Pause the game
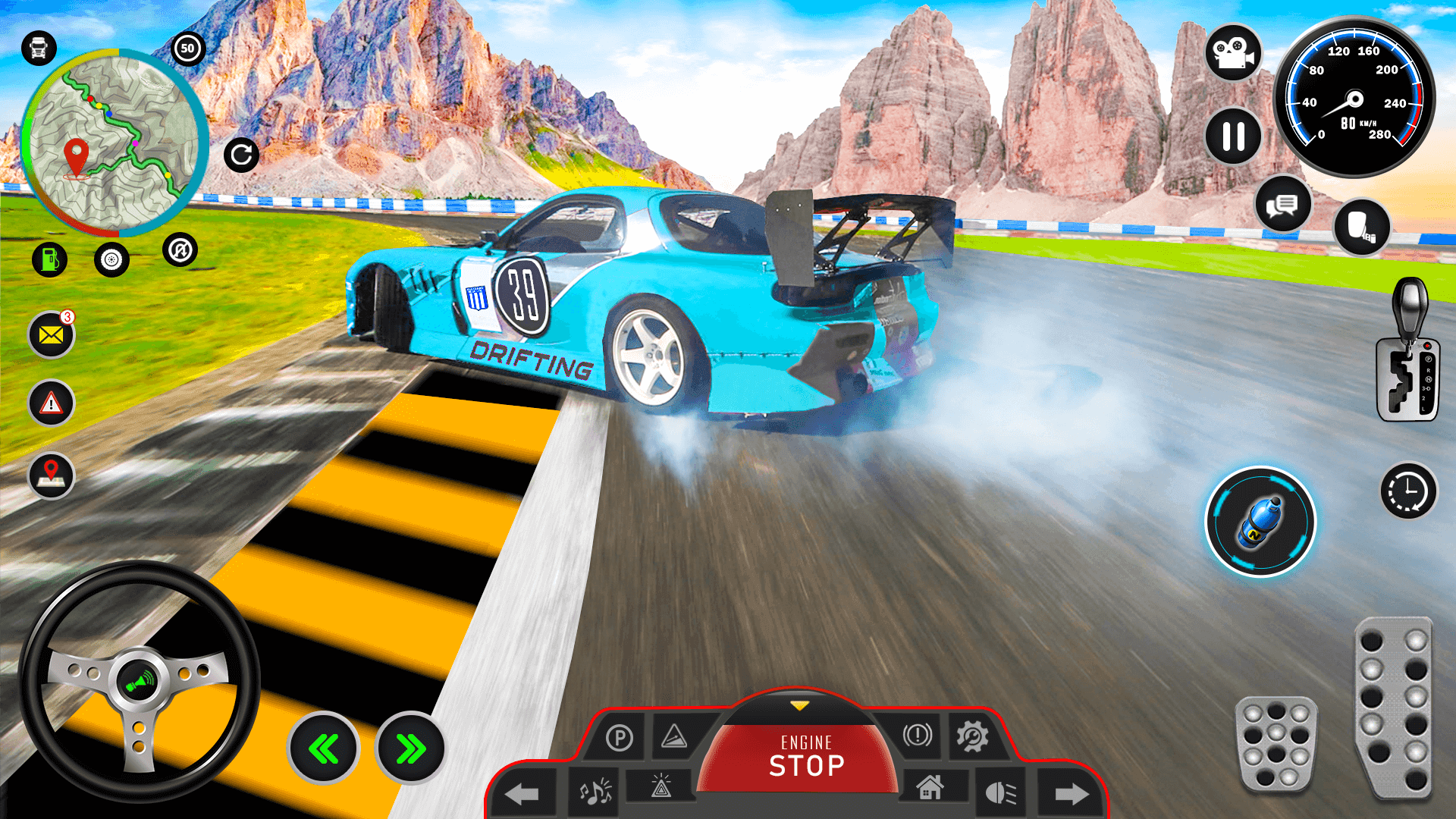Viewport: 1456px width, 819px height. tap(1234, 136)
